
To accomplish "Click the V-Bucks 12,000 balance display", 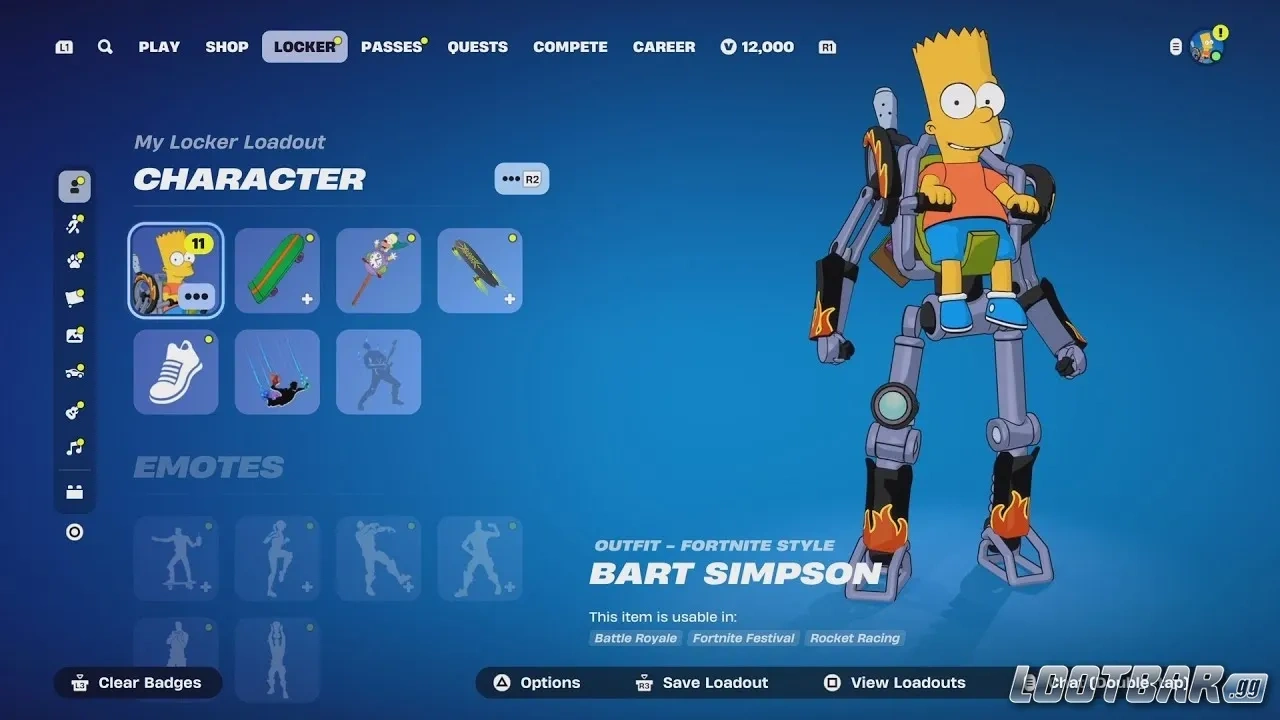I will tap(757, 46).
